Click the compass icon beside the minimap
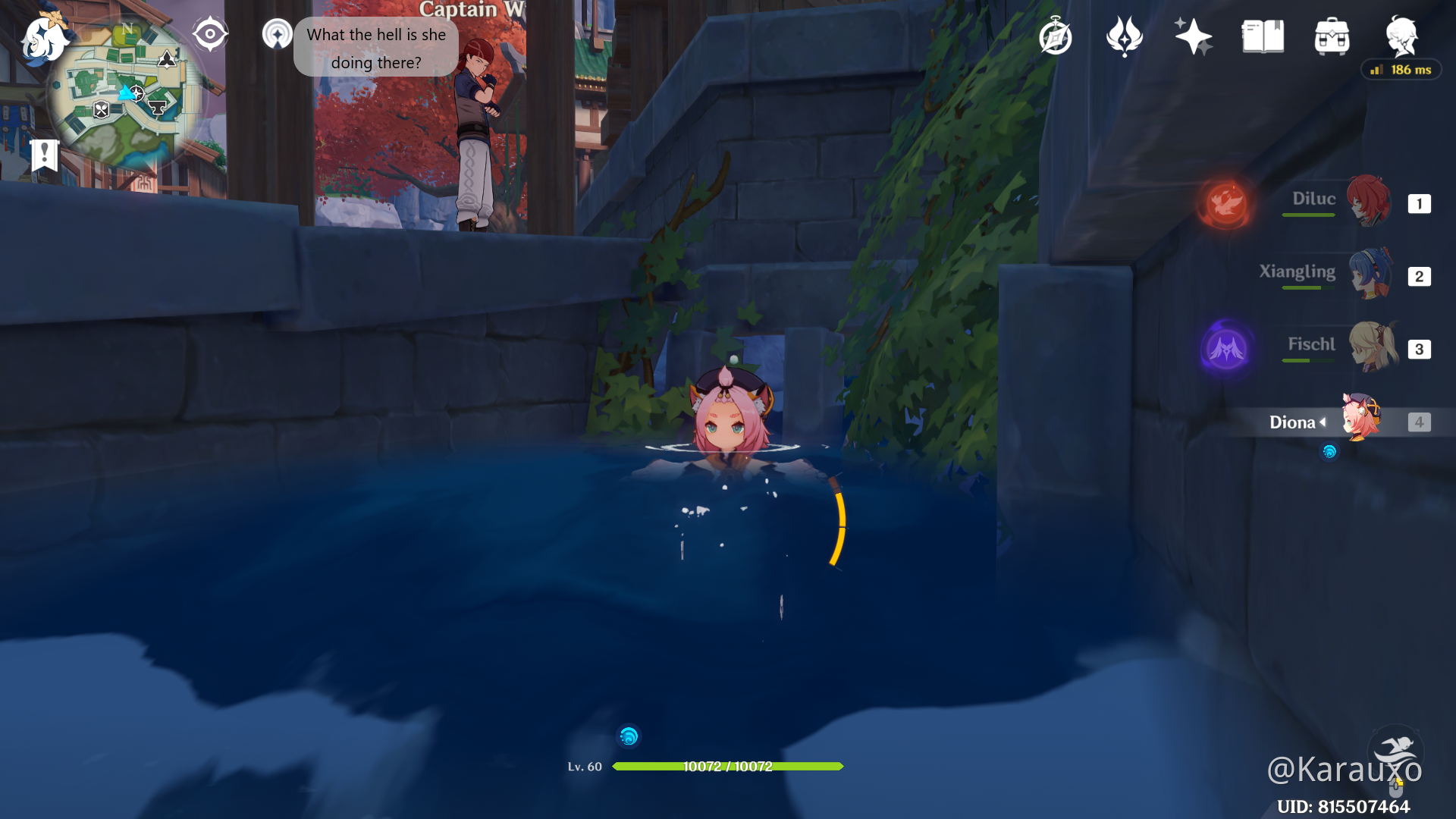This screenshot has width=1456, height=819. pos(209,33)
